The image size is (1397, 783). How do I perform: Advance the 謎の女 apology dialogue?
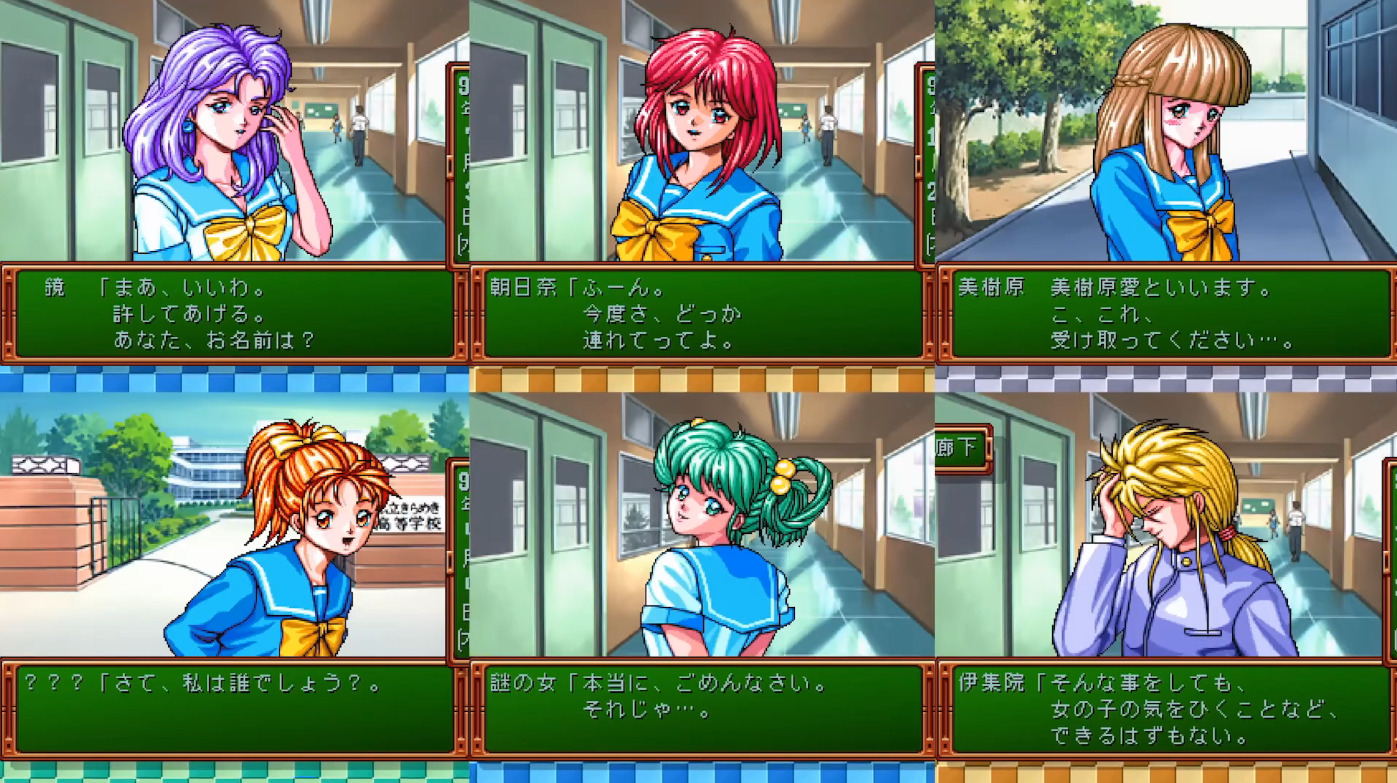tap(701, 710)
